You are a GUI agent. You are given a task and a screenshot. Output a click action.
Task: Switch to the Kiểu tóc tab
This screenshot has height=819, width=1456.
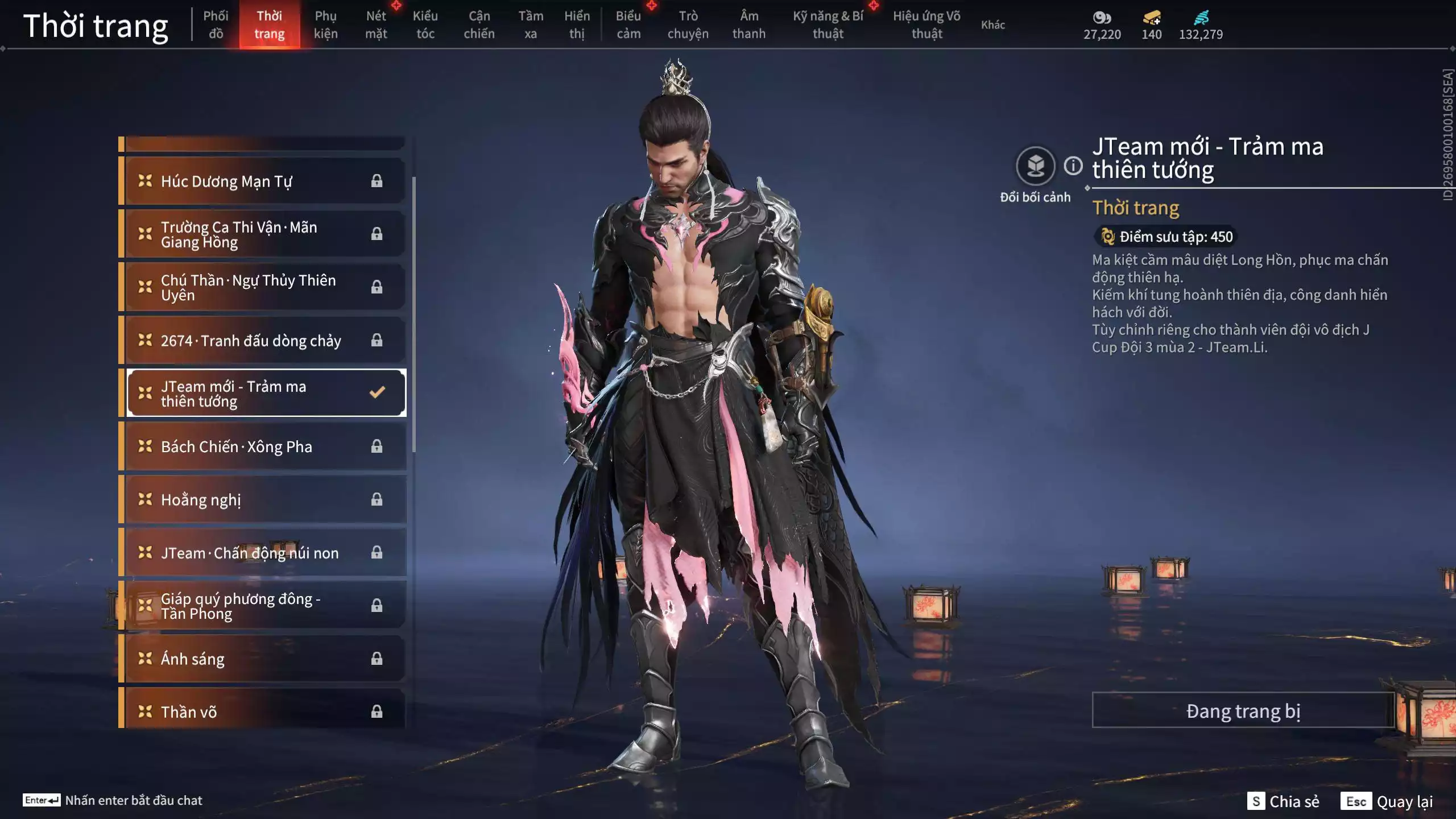[x=426, y=24]
